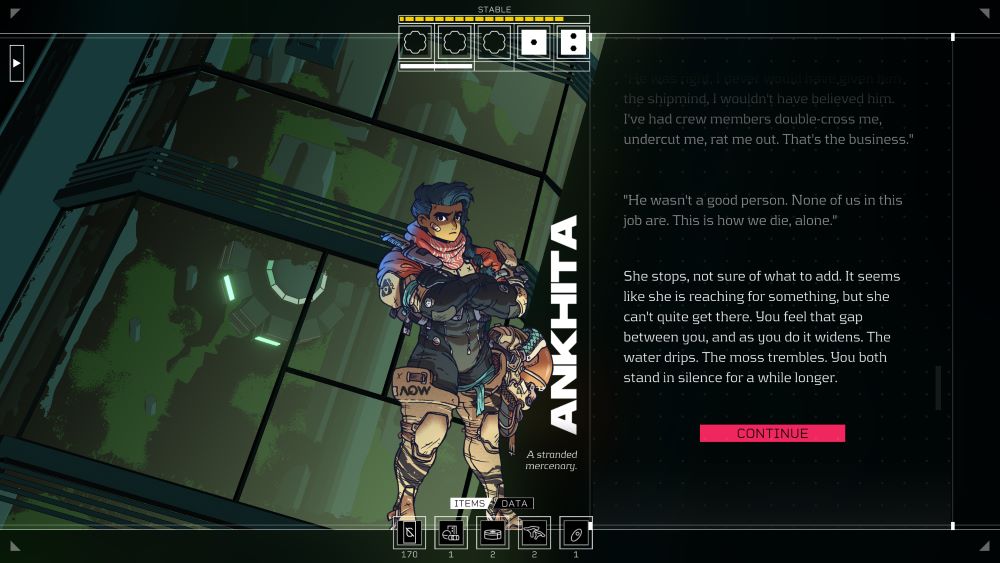Select the oval seed item slot
This screenshot has height=563, width=1000.
click(575, 532)
